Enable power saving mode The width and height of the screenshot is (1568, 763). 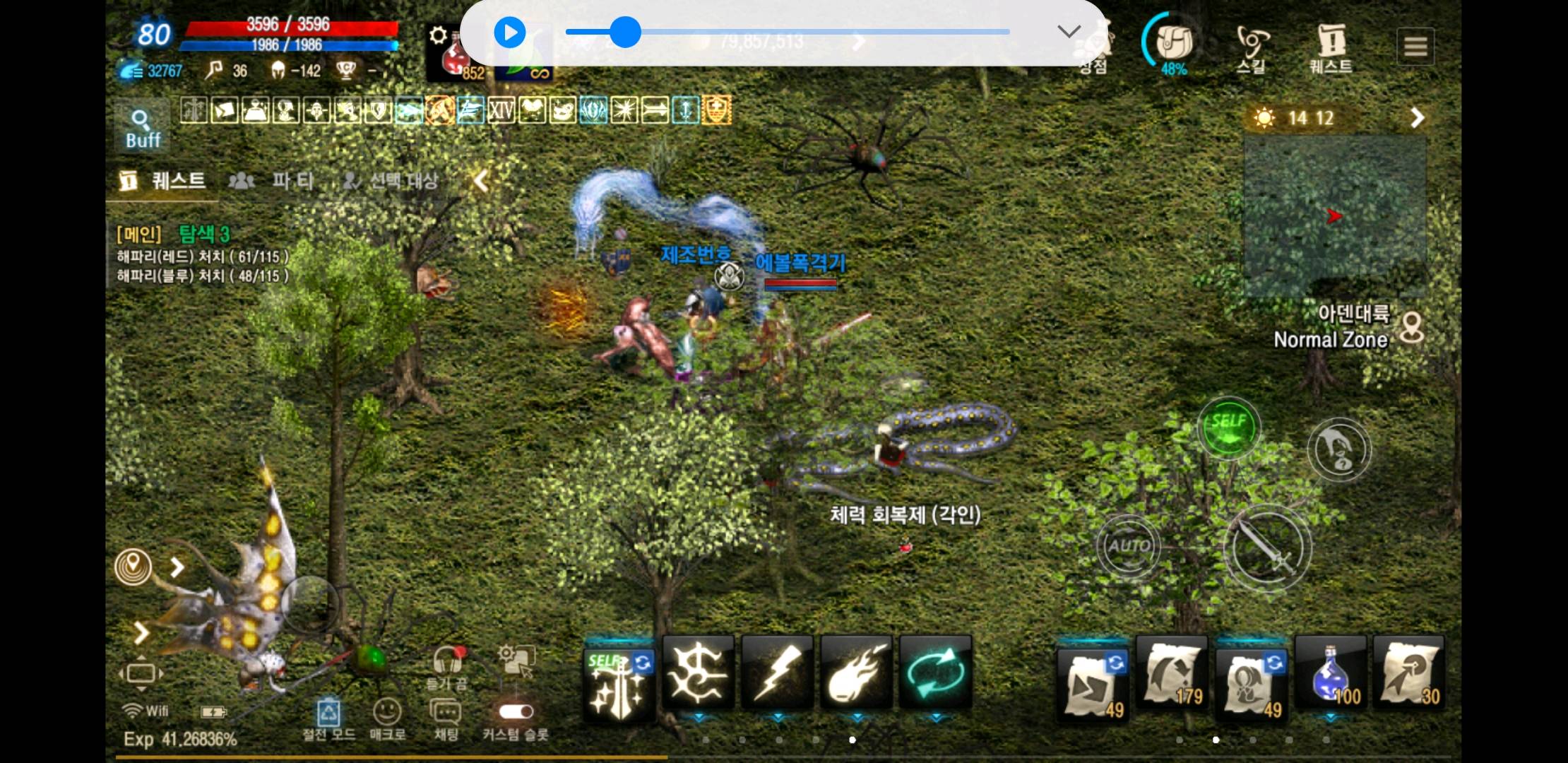pyautogui.click(x=328, y=714)
